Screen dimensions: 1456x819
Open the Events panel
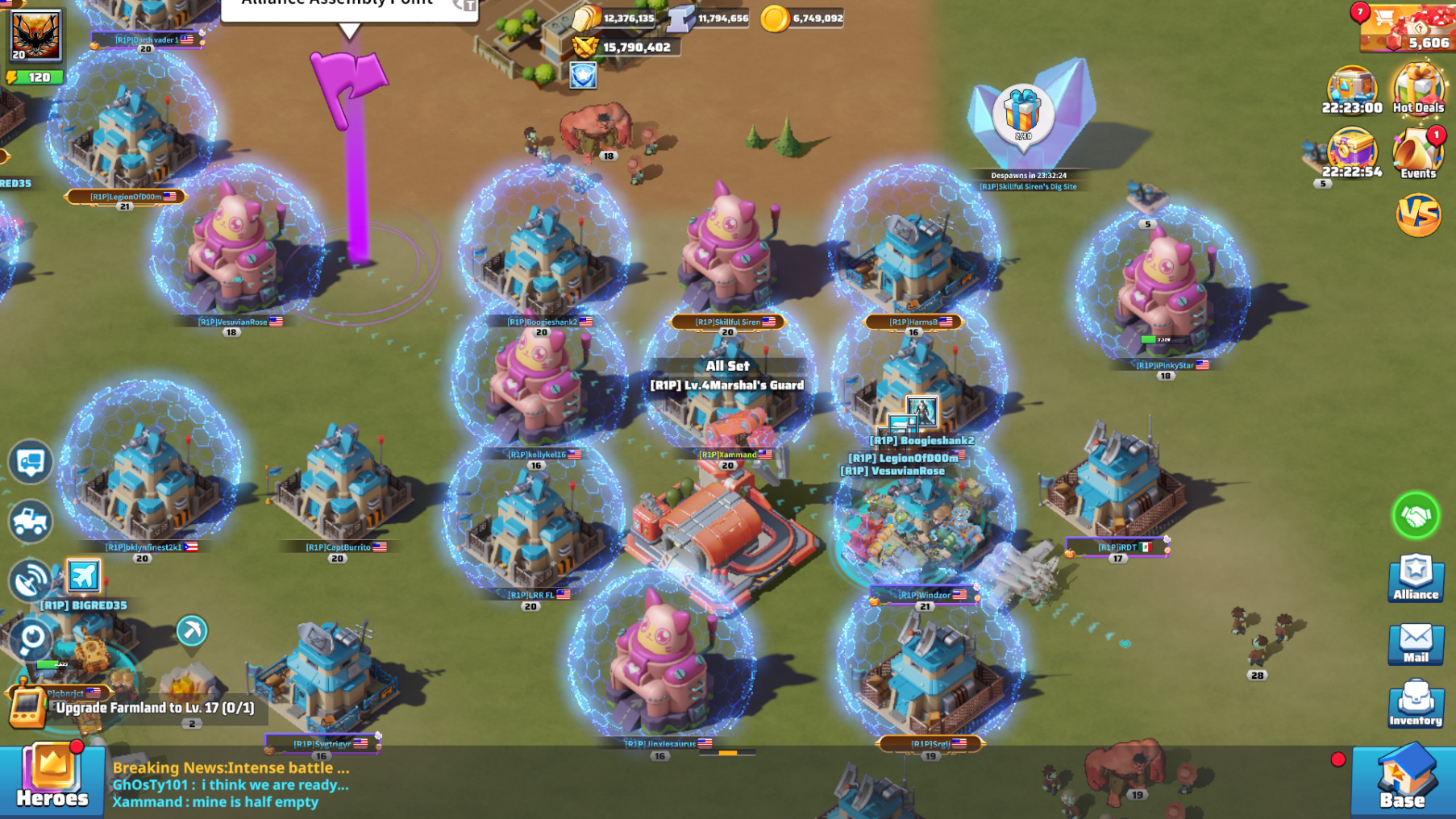pos(1418,153)
